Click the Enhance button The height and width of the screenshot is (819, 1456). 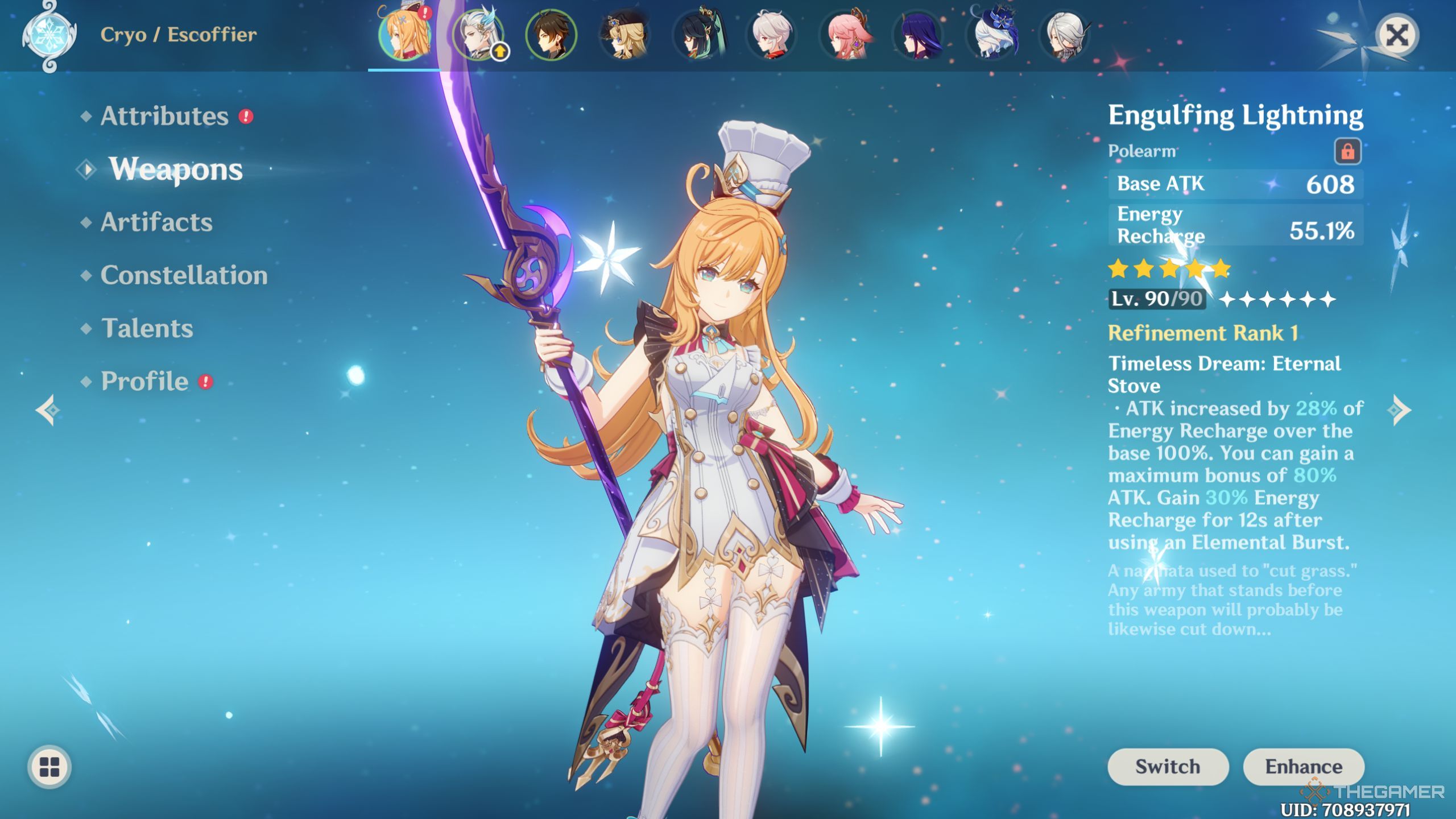click(x=1305, y=766)
